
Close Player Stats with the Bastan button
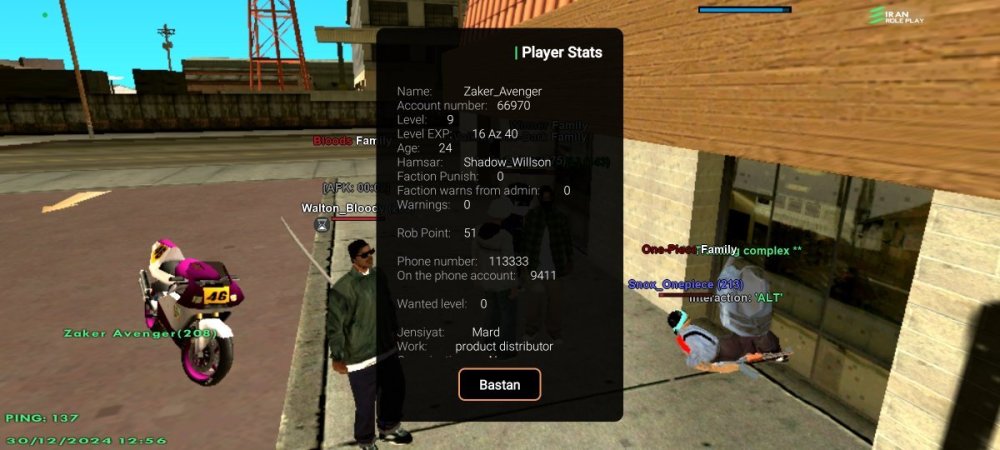(499, 385)
